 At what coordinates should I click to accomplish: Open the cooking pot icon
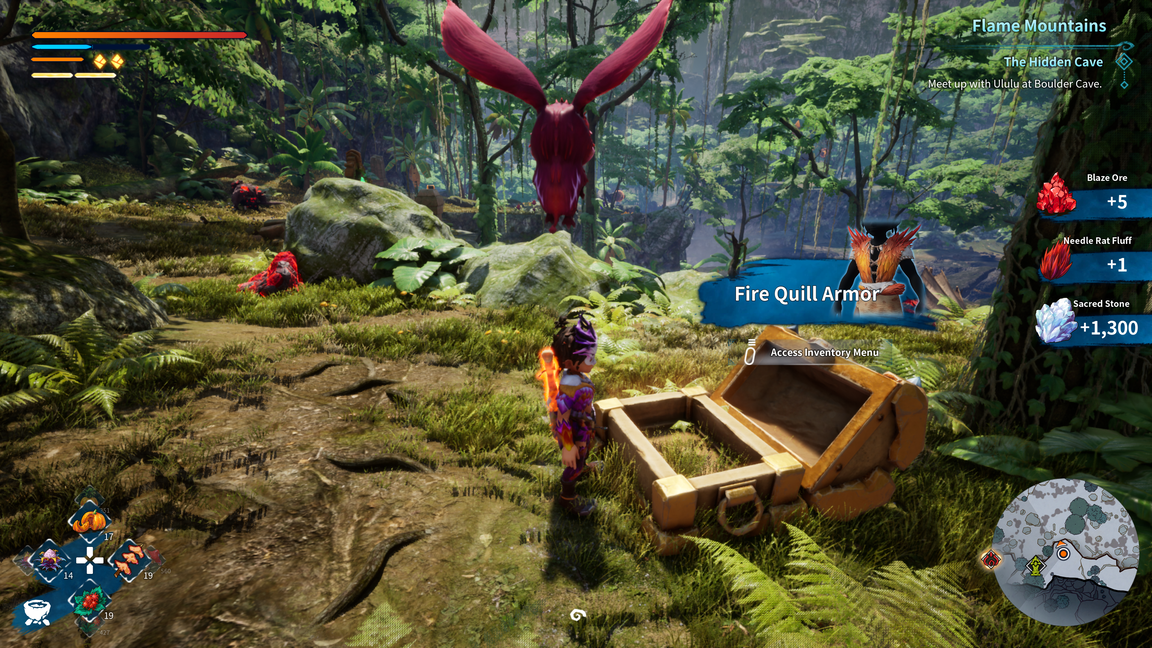point(36,612)
